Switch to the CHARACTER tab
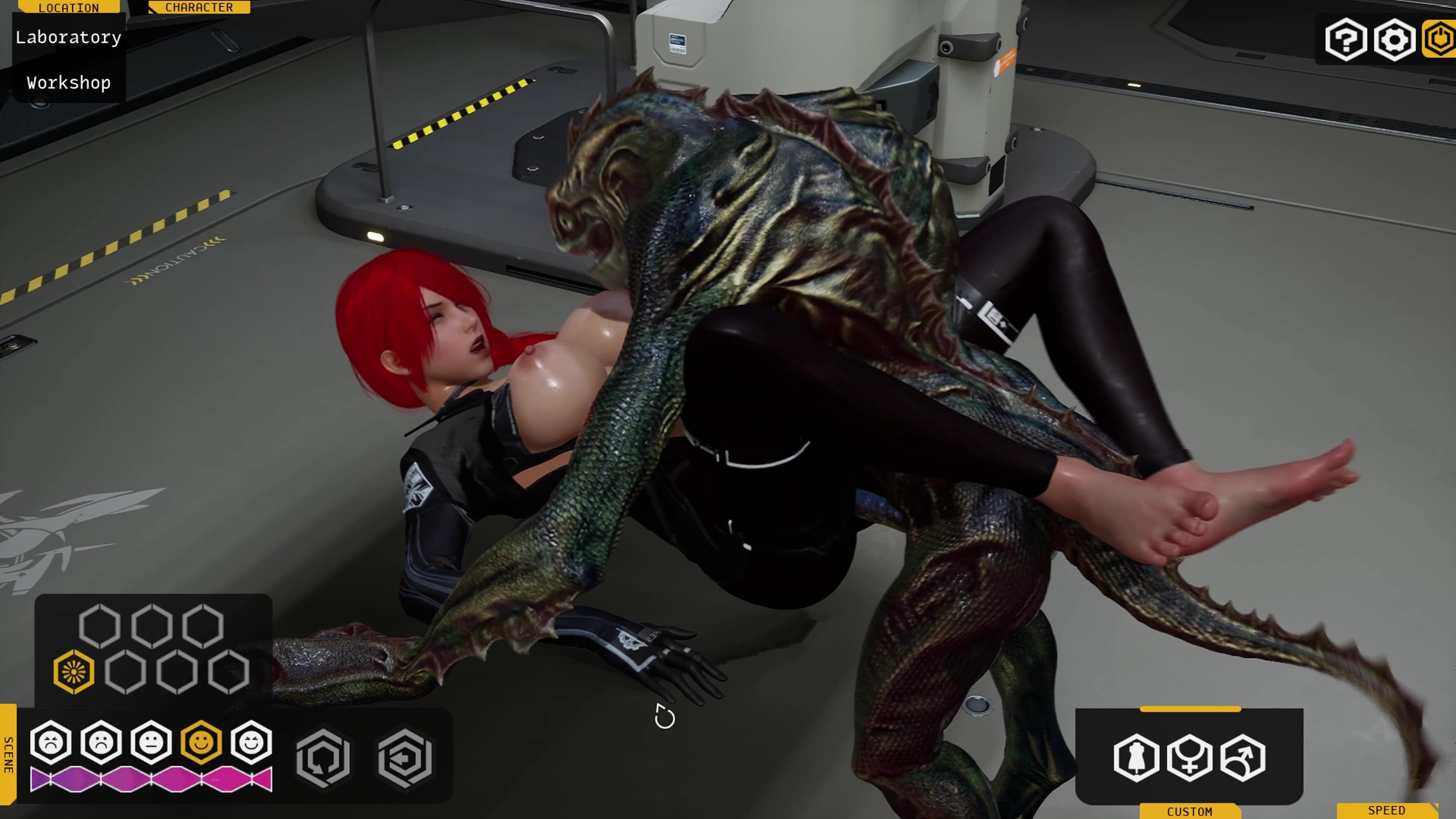Screen dimensions: 1456x819 (199, 7)
